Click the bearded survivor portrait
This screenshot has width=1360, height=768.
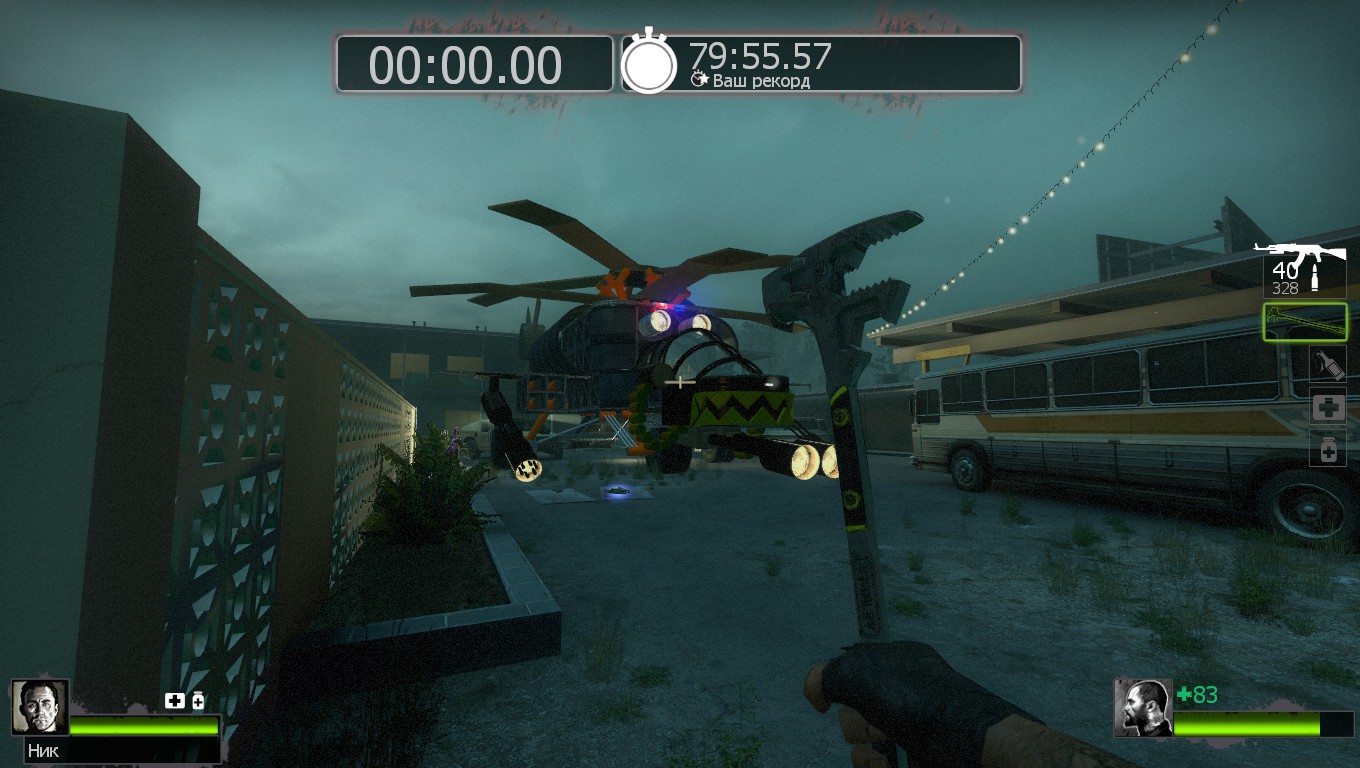click(1143, 708)
